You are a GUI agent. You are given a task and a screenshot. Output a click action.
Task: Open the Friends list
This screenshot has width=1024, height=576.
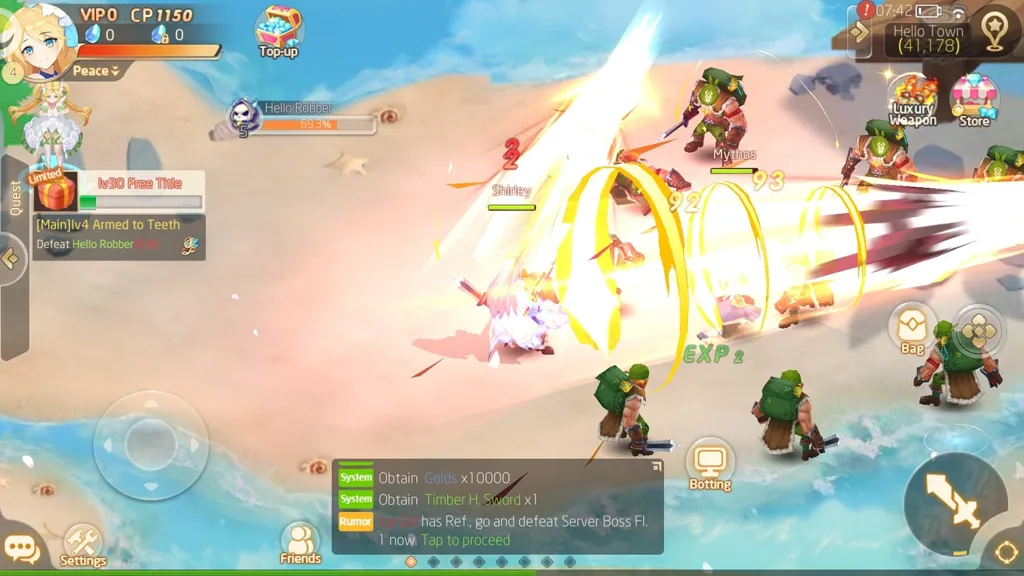point(300,543)
